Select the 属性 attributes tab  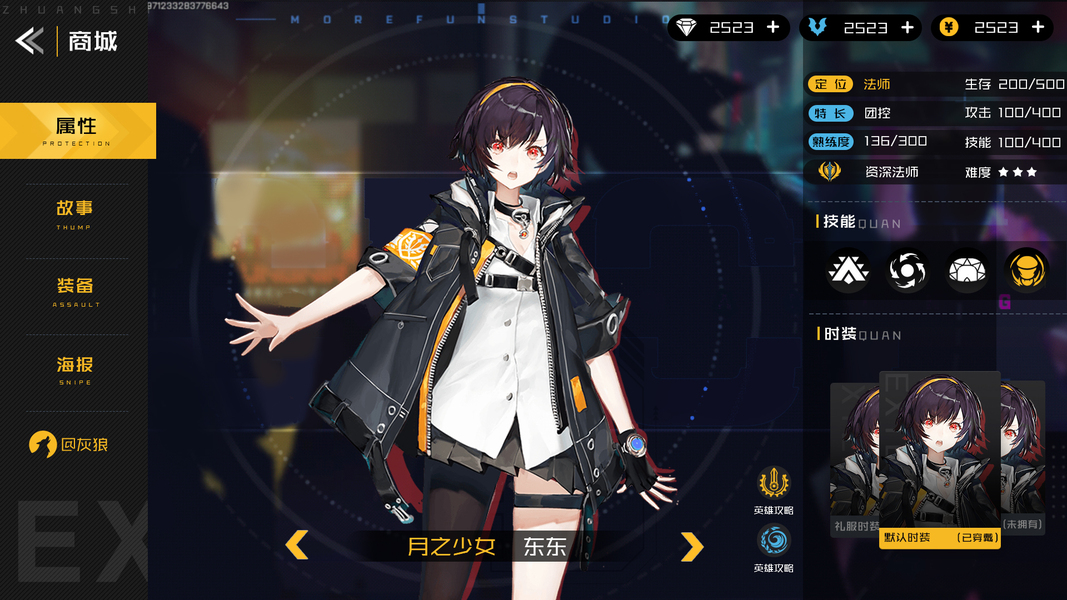pos(77,130)
